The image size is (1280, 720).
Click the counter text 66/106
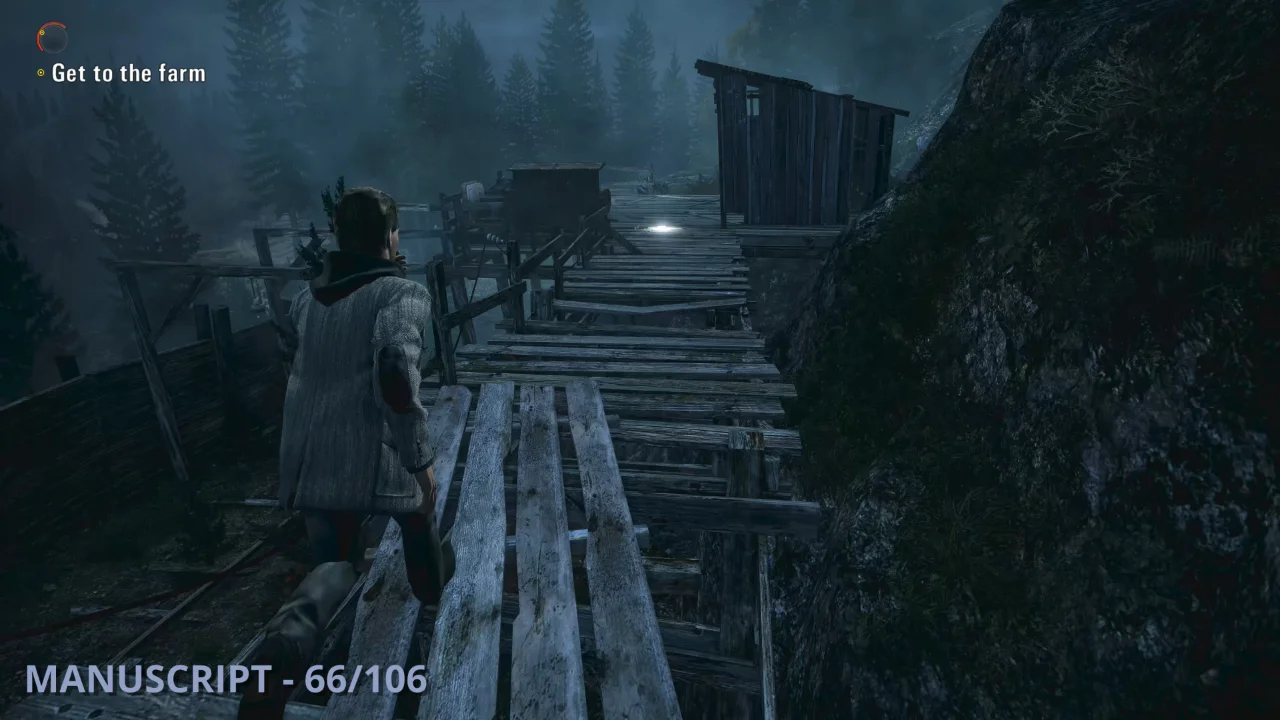point(365,679)
